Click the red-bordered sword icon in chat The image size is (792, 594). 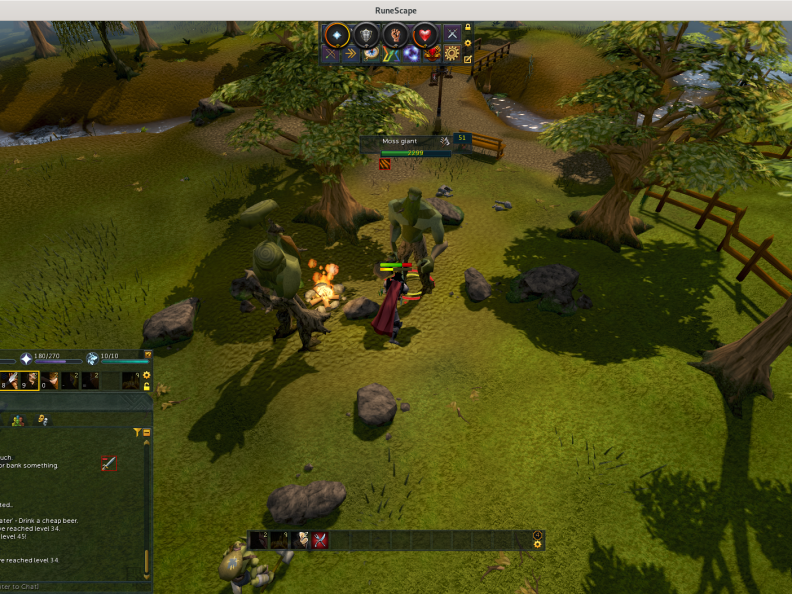[x=109, y=463]
